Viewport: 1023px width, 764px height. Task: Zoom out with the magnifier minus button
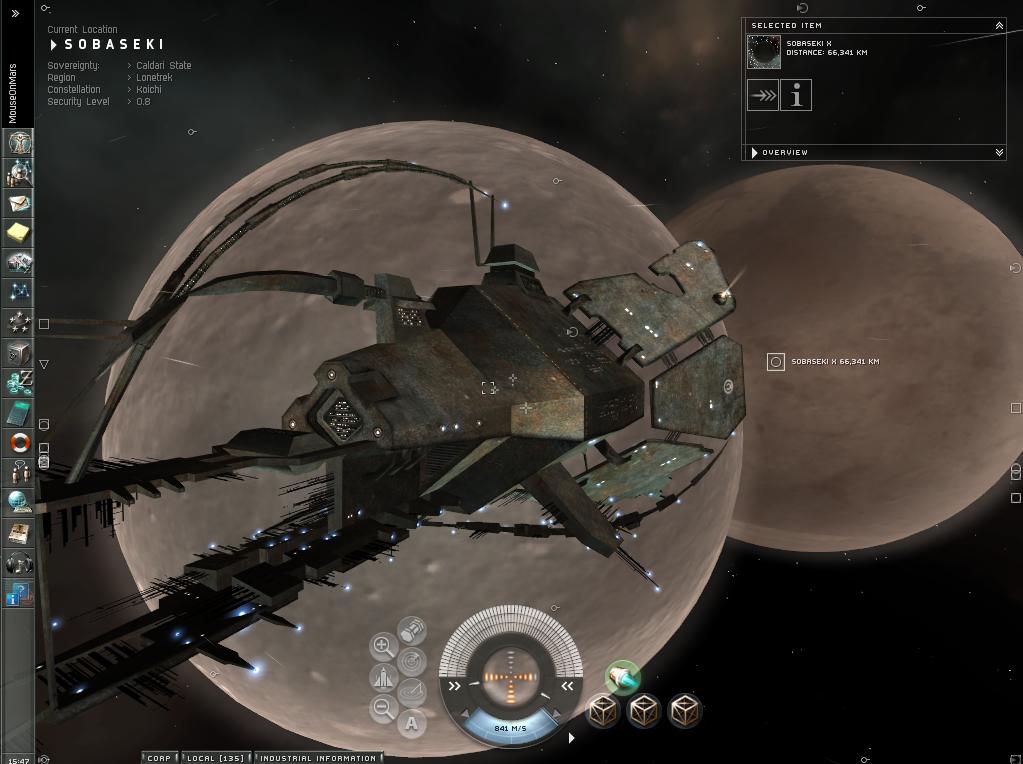point(383,709)
